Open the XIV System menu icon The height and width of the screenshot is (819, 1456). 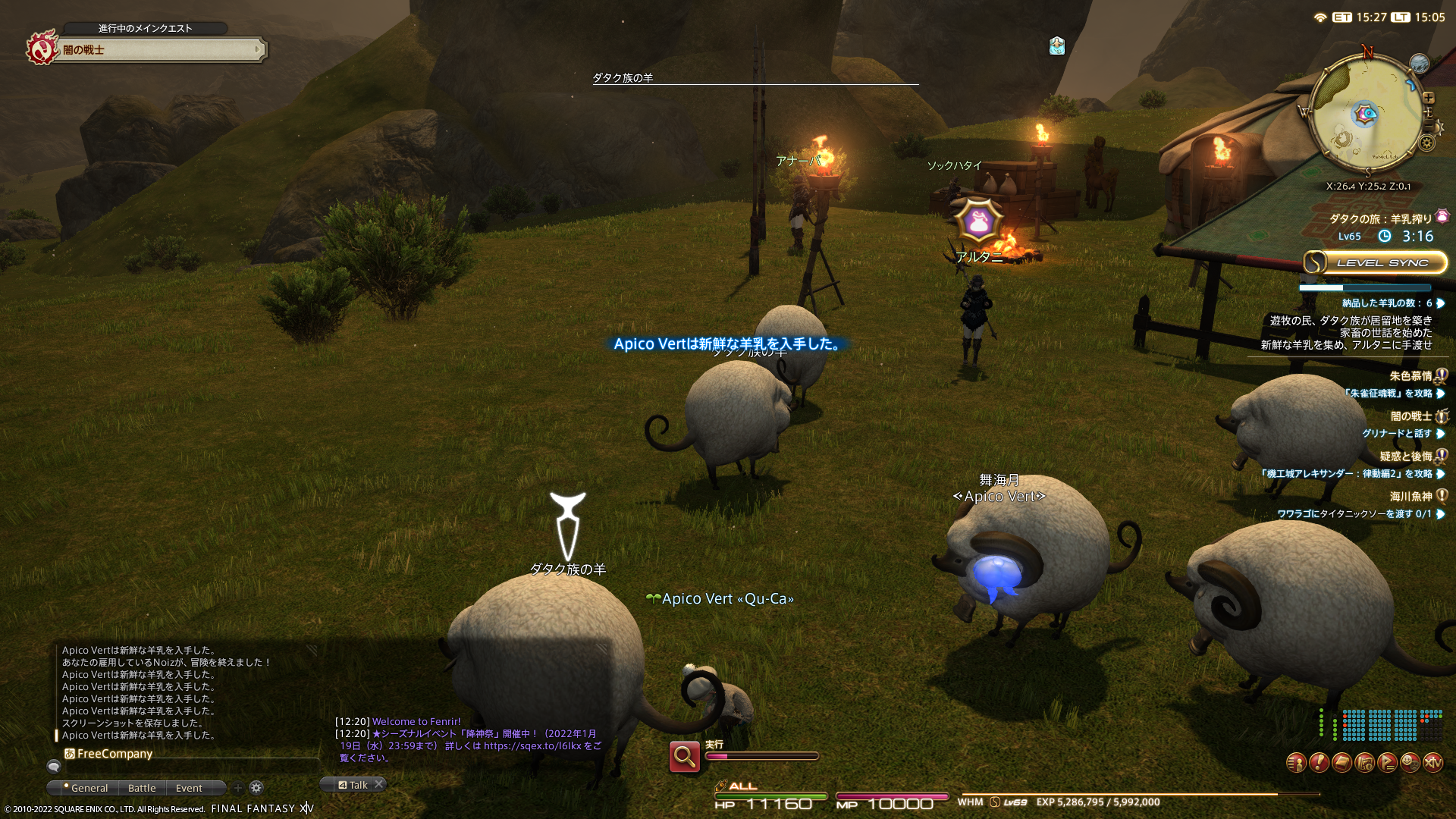click(1432, 762)
